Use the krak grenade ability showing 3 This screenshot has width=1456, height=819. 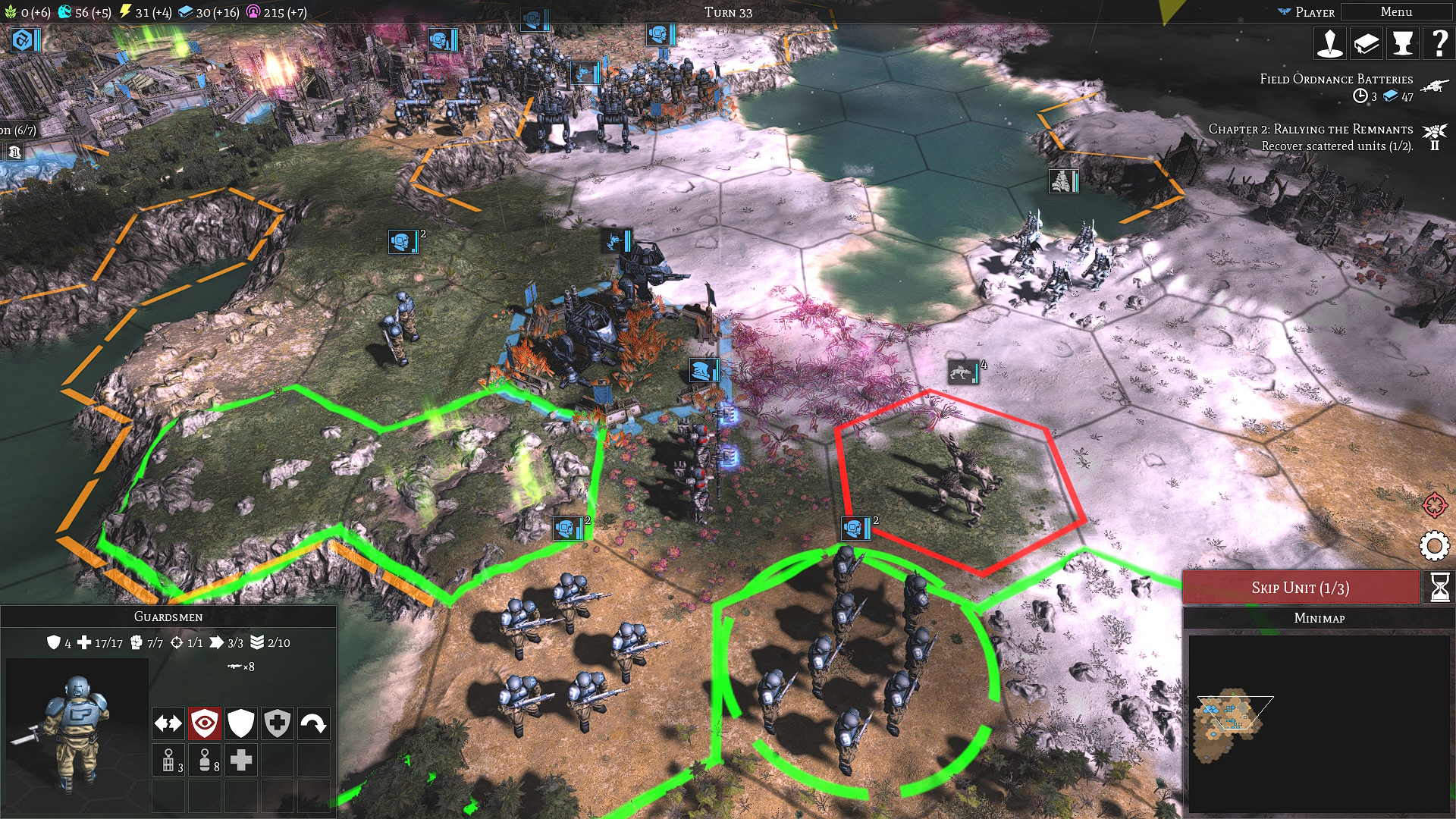tap(169, 760)
